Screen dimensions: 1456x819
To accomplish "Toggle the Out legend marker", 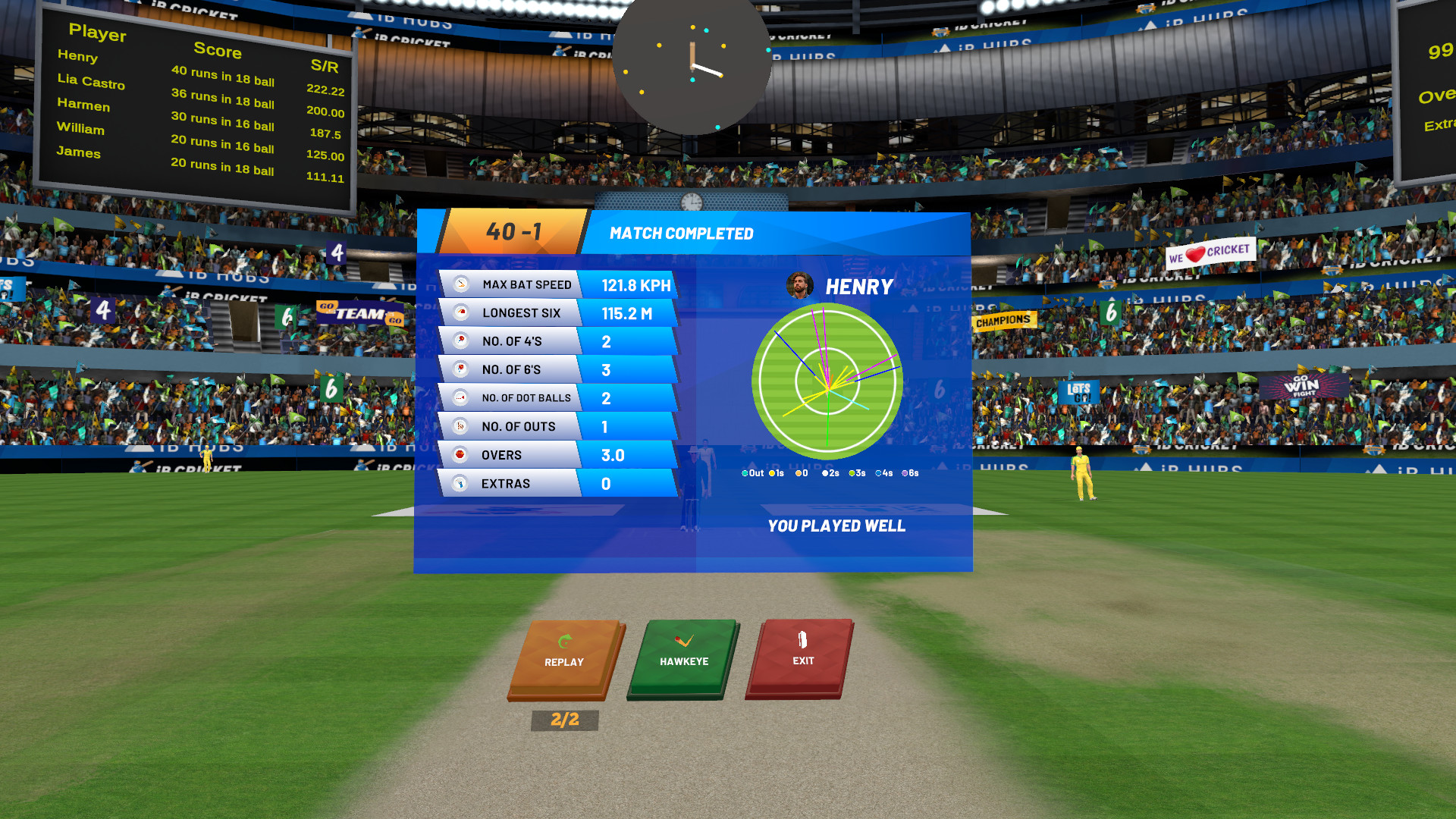I will (x=746, y=472).
